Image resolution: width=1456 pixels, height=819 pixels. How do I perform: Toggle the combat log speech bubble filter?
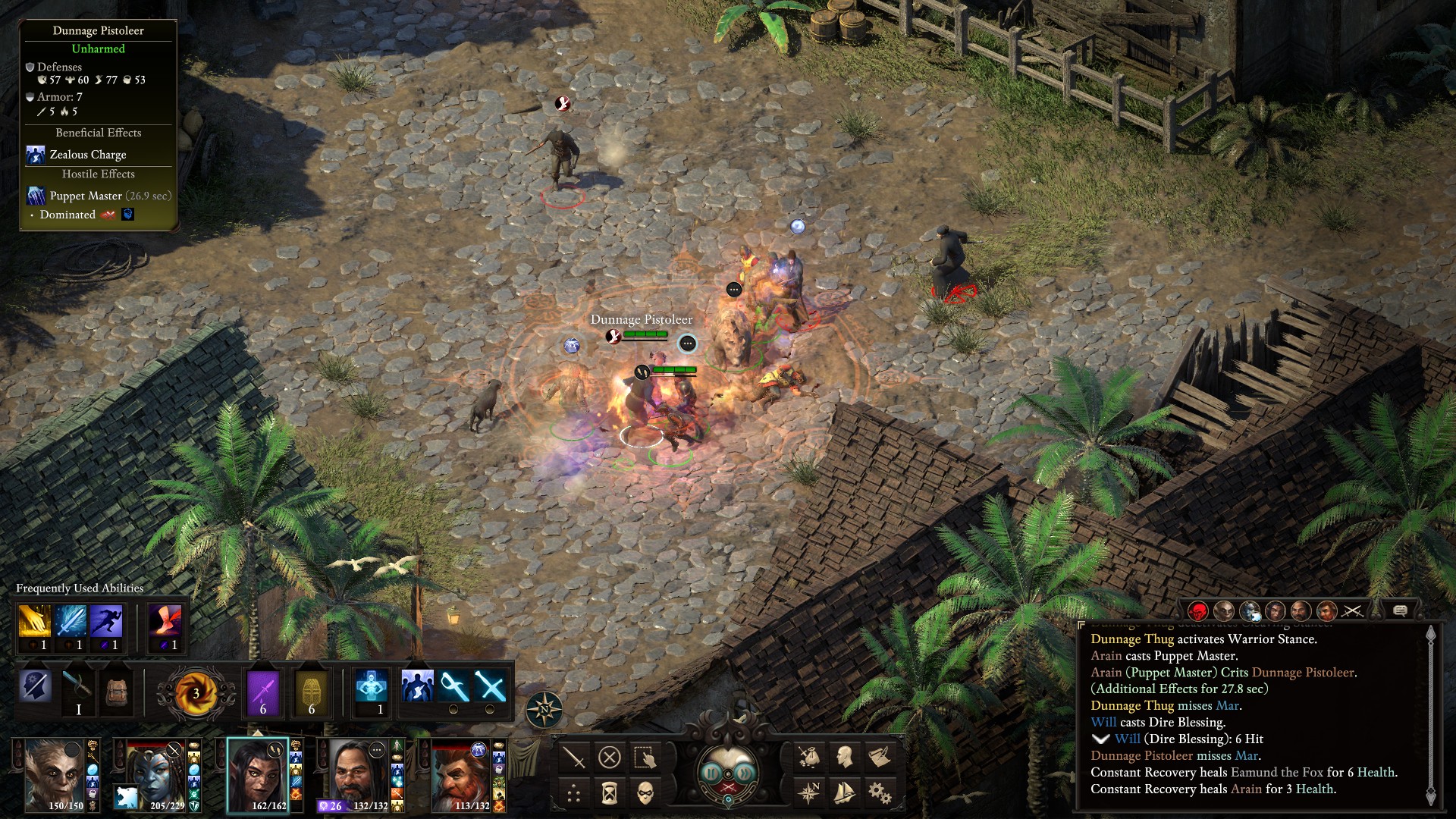pos(1400,610)
